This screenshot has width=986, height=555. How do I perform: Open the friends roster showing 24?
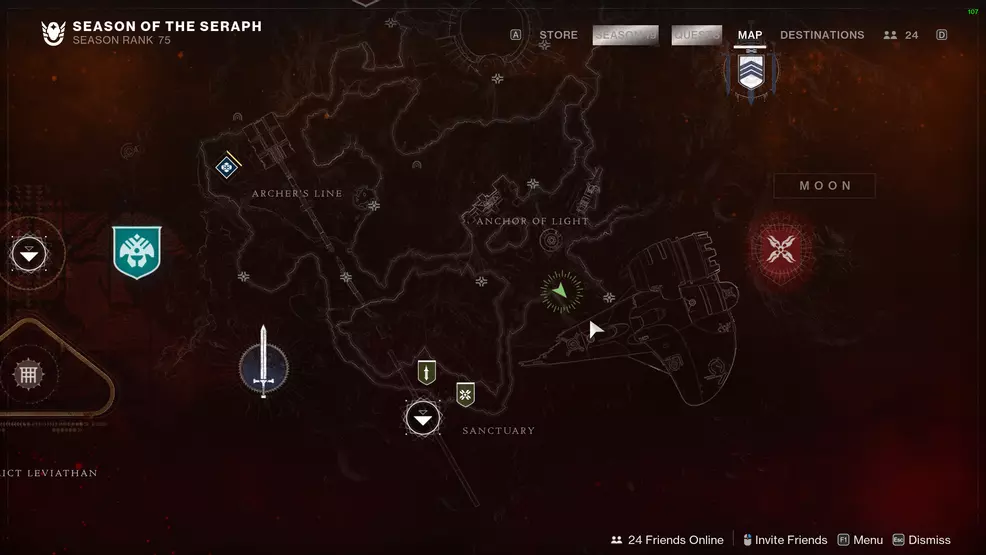coord(901,35)
